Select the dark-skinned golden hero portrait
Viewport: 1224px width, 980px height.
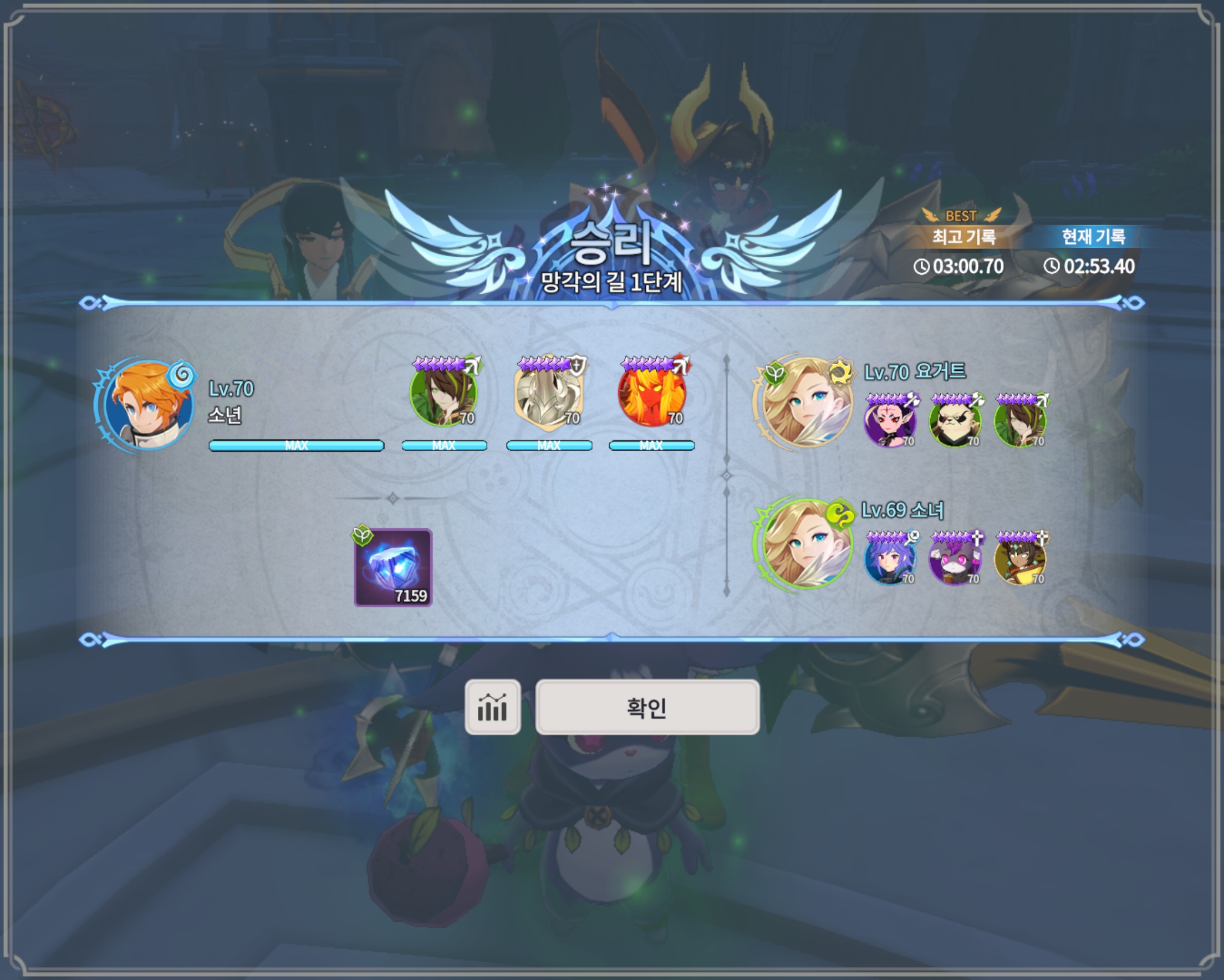tap(1020, 559)
